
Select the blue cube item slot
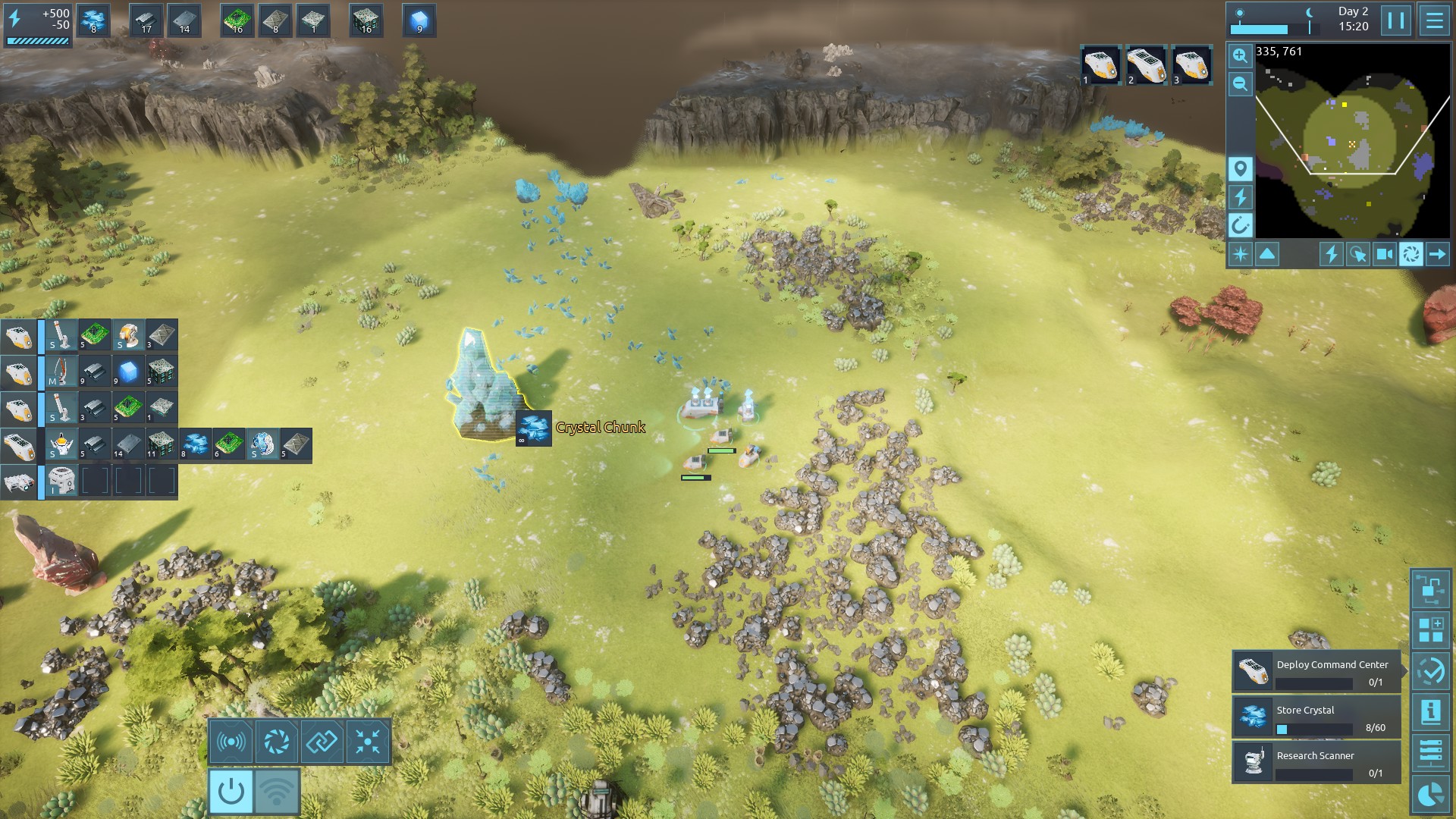pos(419,20)
